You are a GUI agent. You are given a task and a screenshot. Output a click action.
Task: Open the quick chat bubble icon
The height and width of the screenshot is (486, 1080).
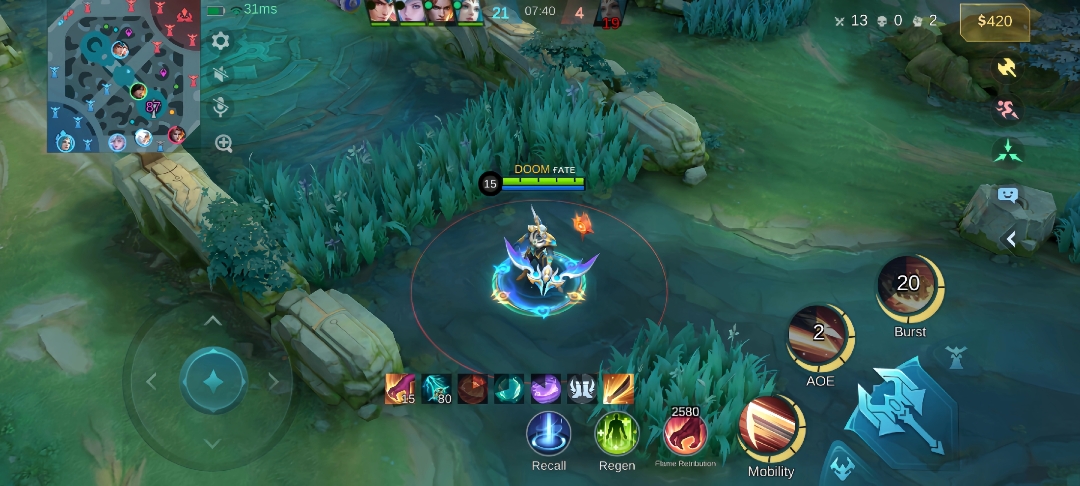point(1007,195)
